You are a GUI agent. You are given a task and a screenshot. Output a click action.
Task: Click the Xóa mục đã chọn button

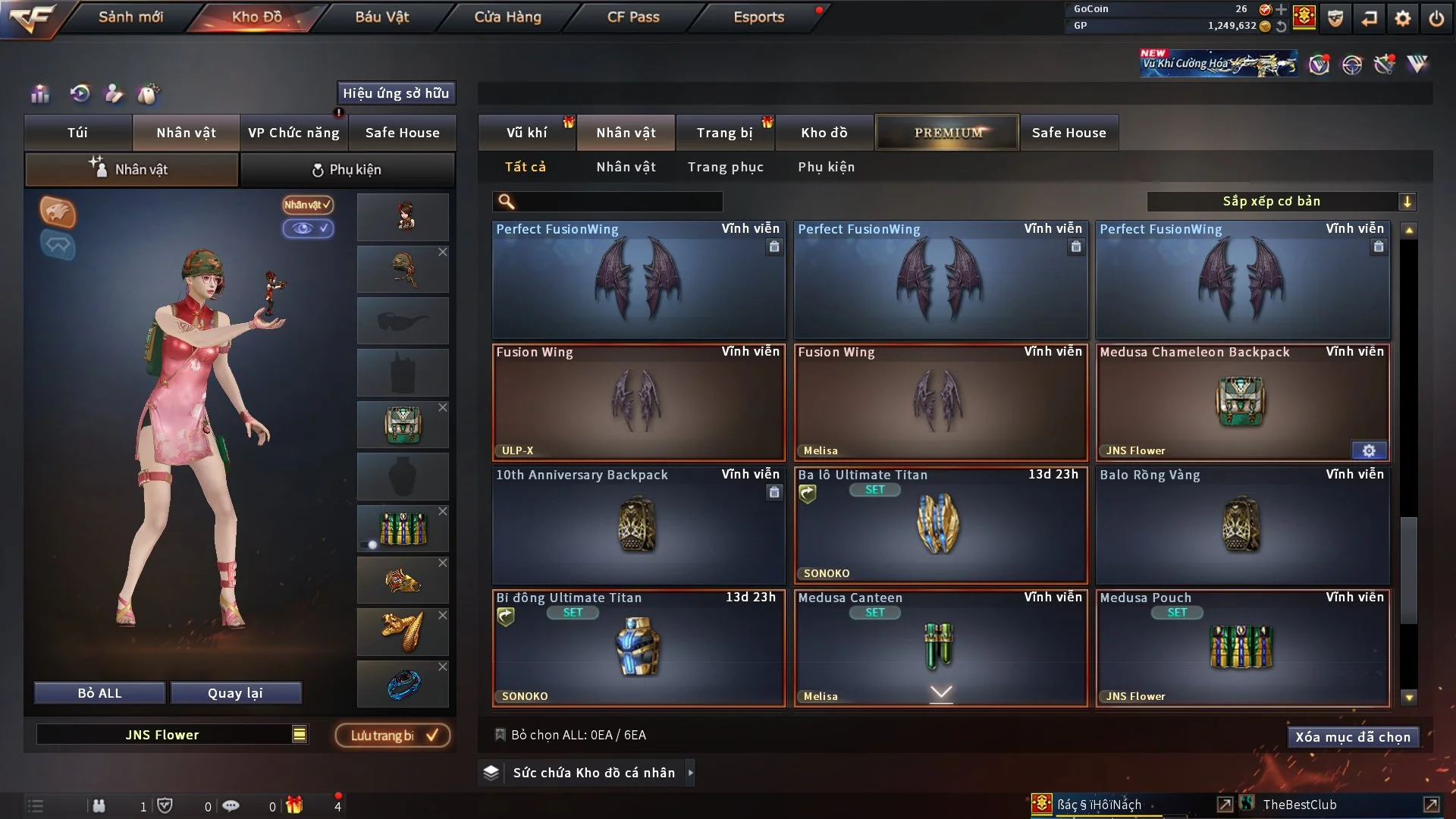tap(1353, 736)
